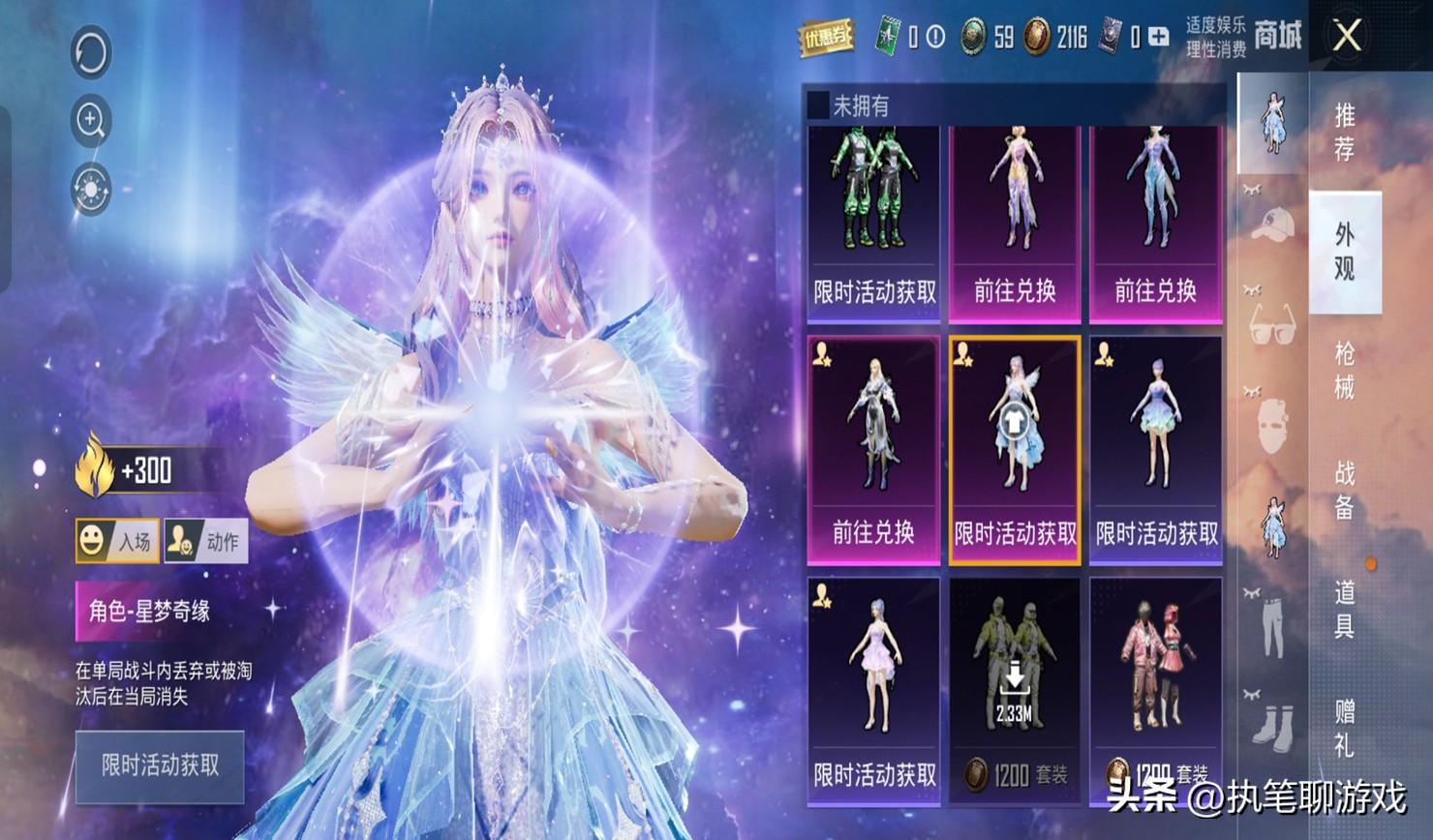Switch to the 推荐 tab
The width and height of the screenshot is (1433, 840).
tap(1345, 132)
